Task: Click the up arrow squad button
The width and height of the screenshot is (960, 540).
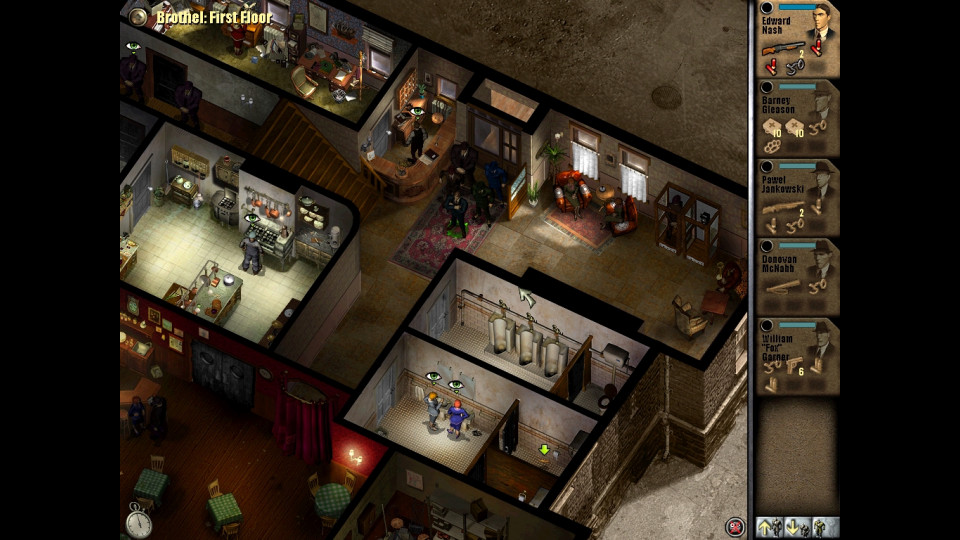Action: 769,526
